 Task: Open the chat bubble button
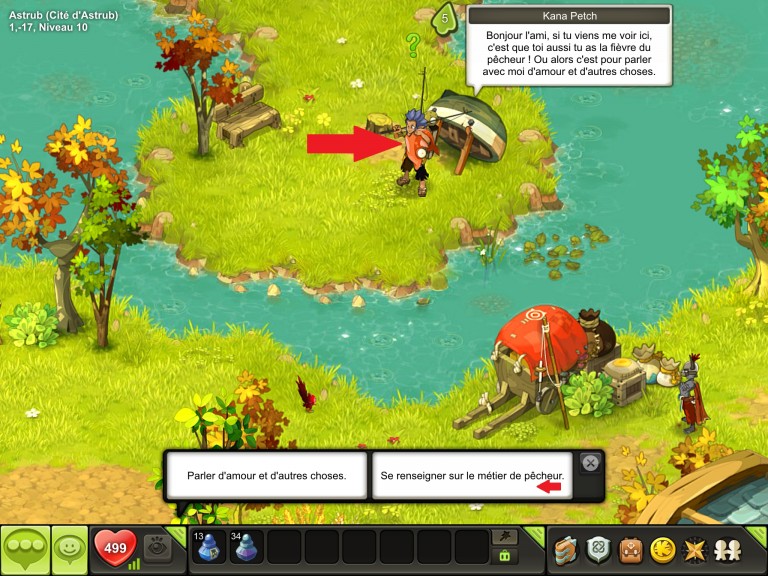coord(25,549)
